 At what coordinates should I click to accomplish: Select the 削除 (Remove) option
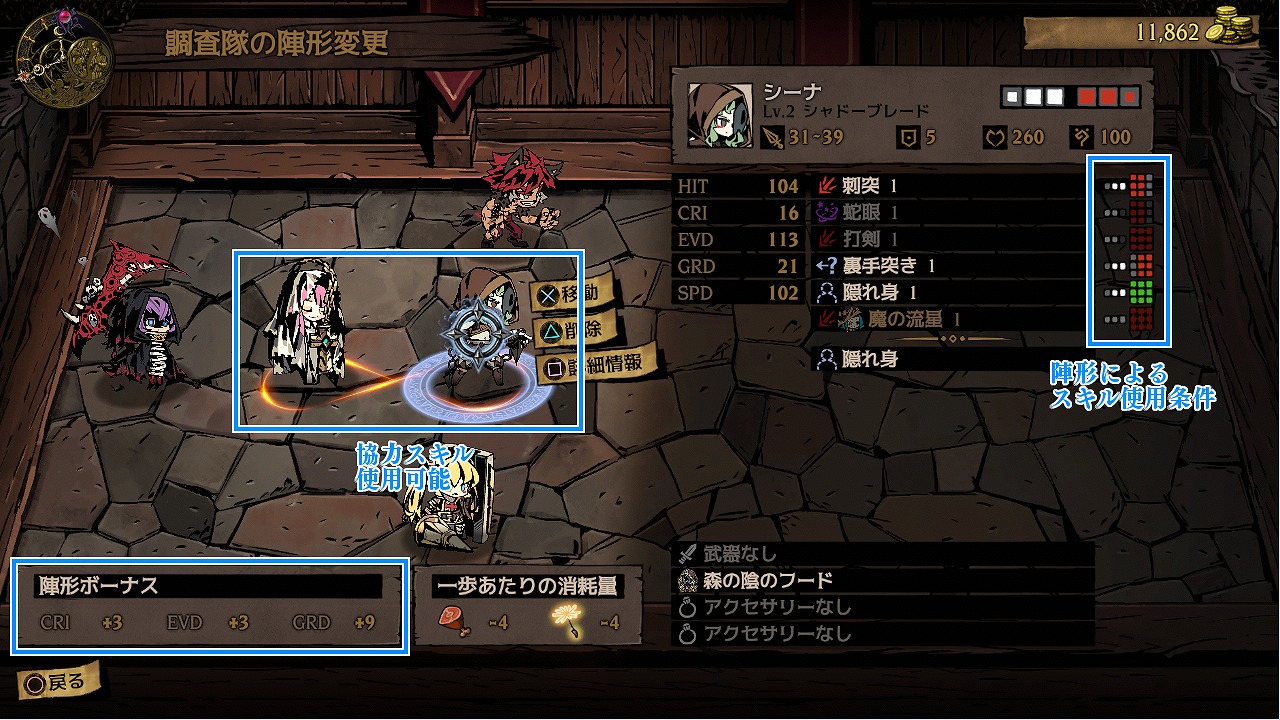(x=570, y=329)
